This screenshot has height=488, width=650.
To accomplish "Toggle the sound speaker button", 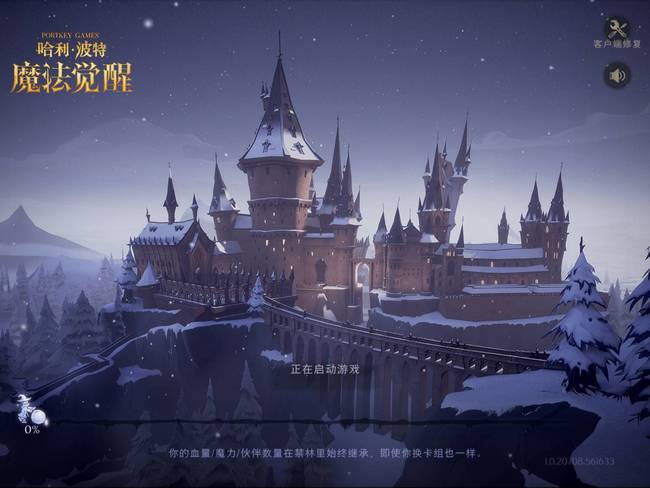I will tap(617, 75).
